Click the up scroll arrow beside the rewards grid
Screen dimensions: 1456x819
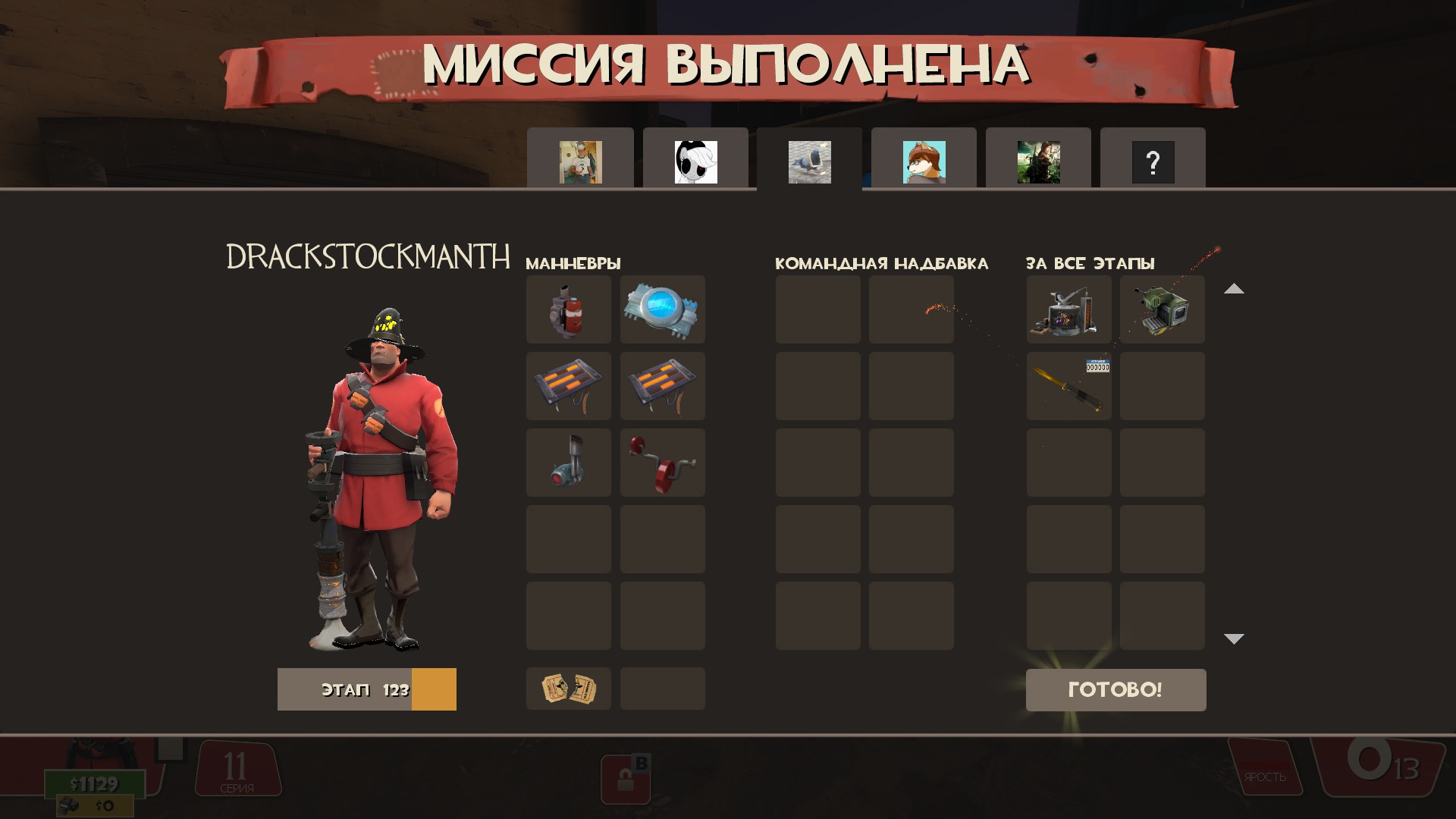(1235, 289)
